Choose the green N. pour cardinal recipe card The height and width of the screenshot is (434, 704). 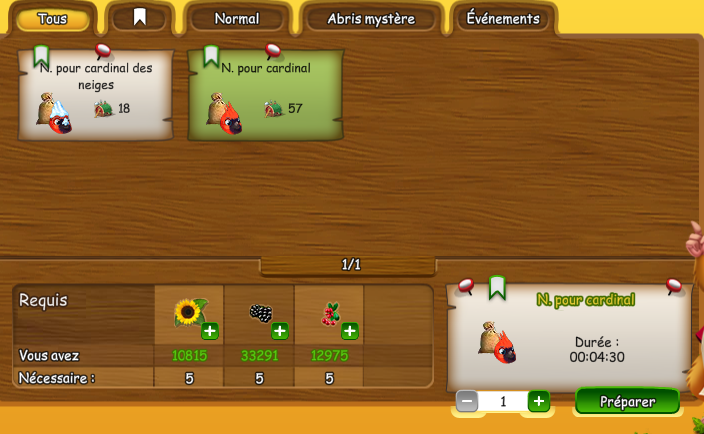coord(266,95)
